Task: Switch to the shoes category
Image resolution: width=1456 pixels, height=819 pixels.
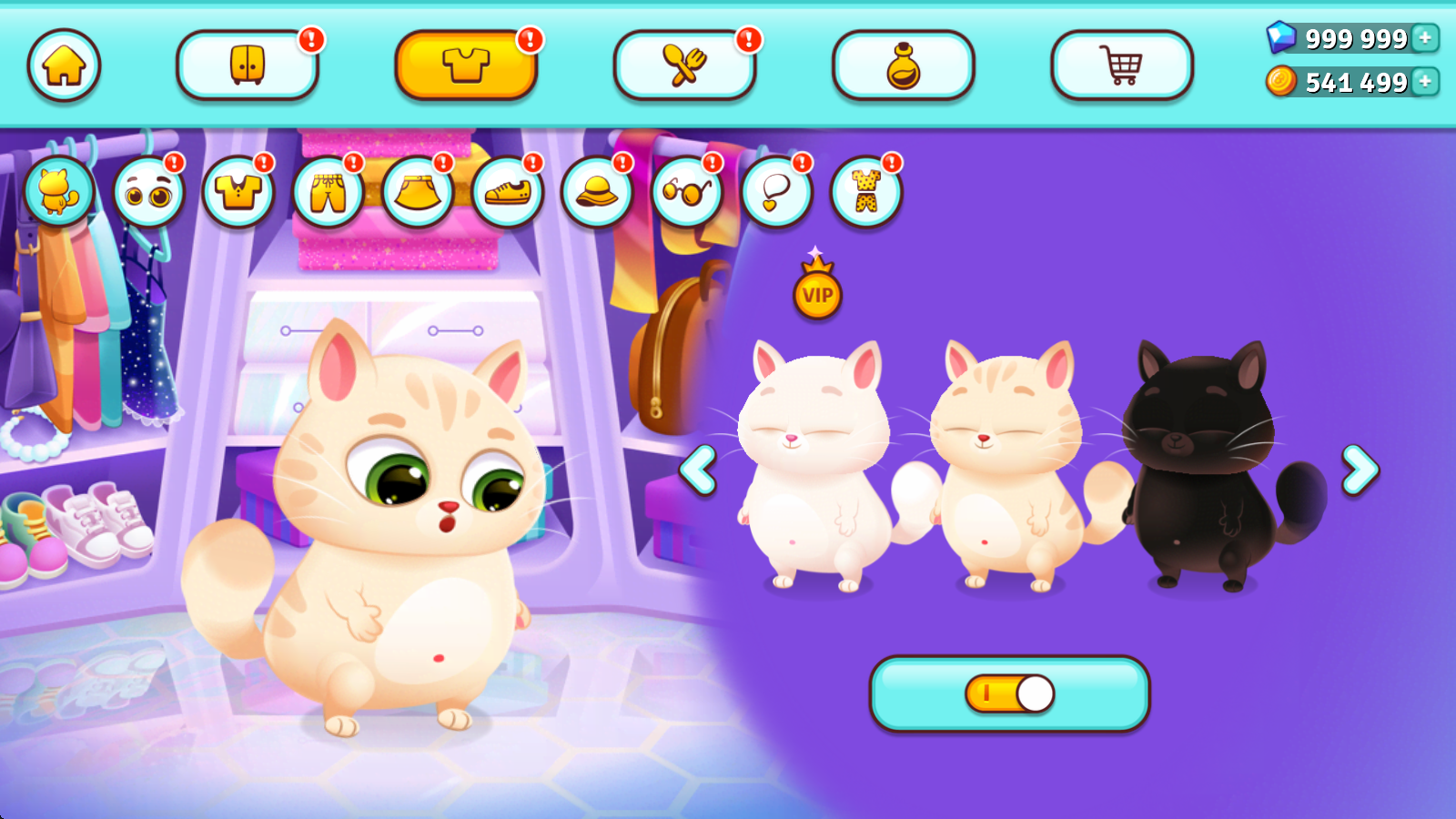Action: coord(507,192)
